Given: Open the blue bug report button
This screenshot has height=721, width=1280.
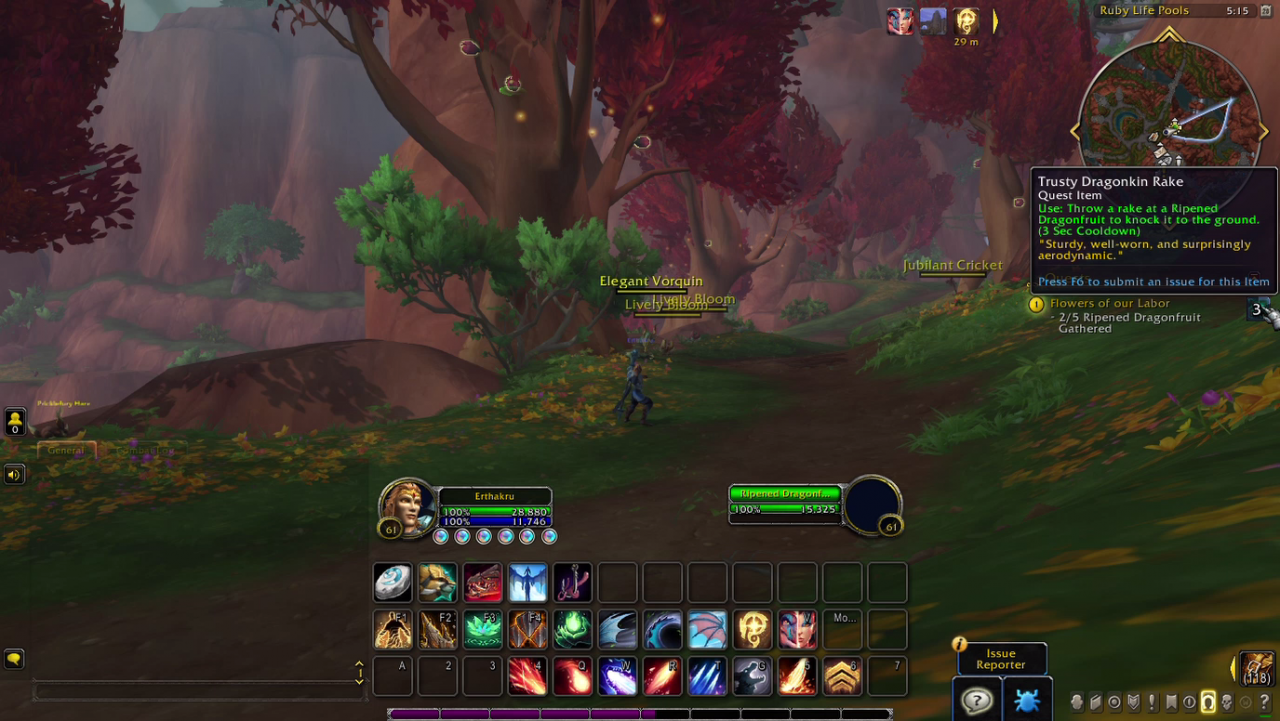Looking at the screenshot, I should click(x=1026, y=700).
